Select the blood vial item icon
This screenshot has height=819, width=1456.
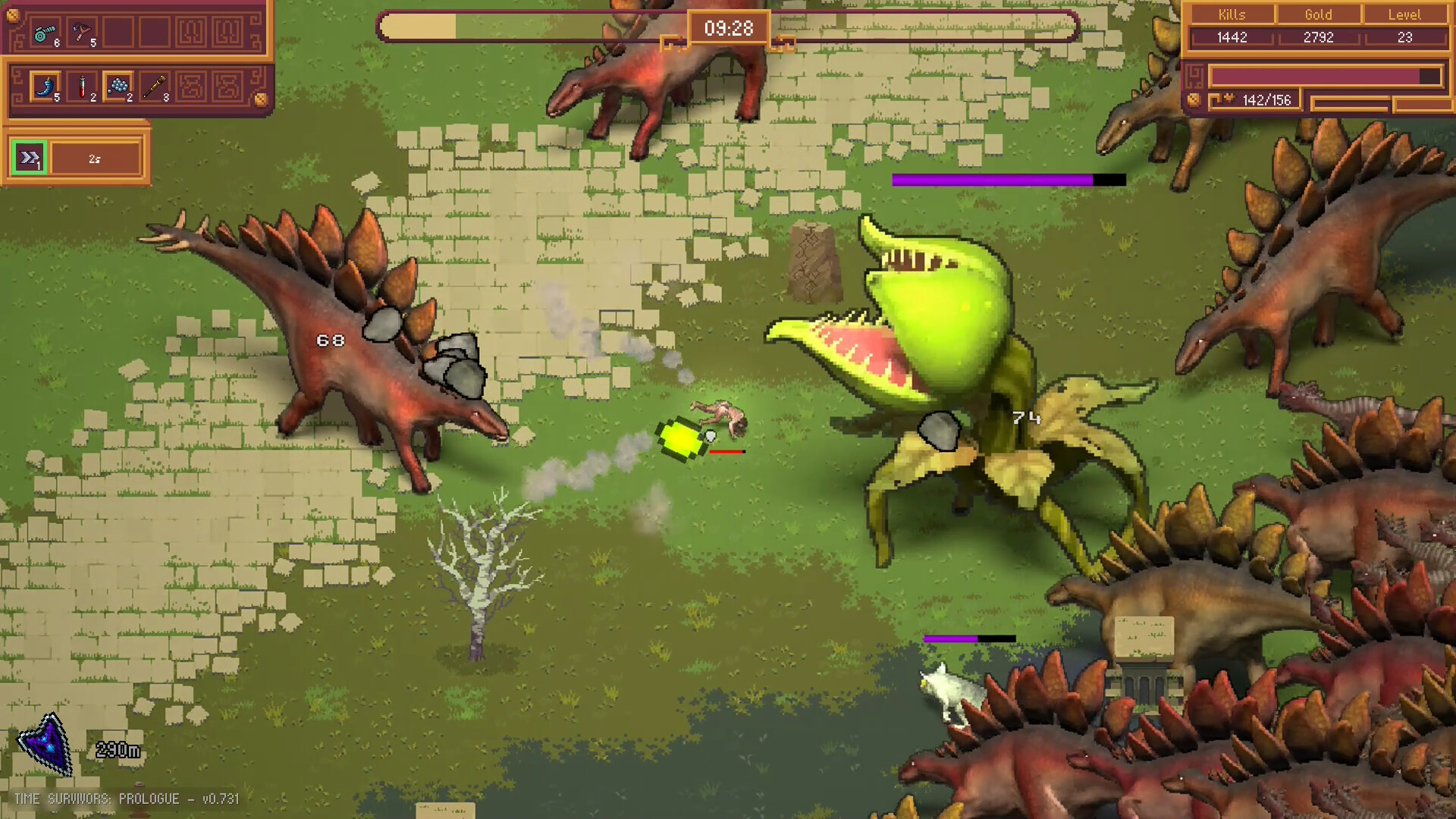(x=82, y=86)
